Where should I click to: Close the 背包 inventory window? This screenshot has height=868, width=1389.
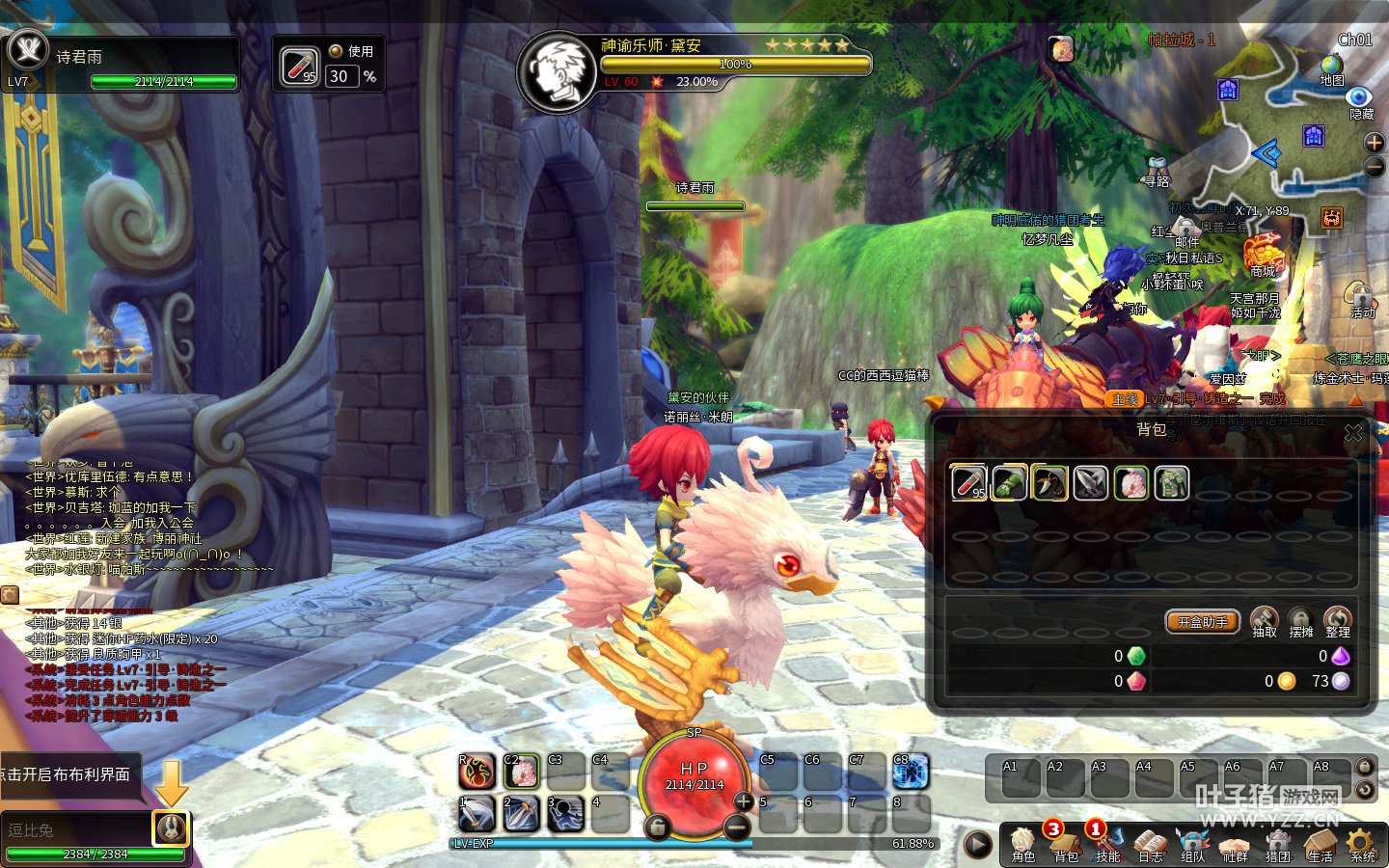[x=1353, y=433]
